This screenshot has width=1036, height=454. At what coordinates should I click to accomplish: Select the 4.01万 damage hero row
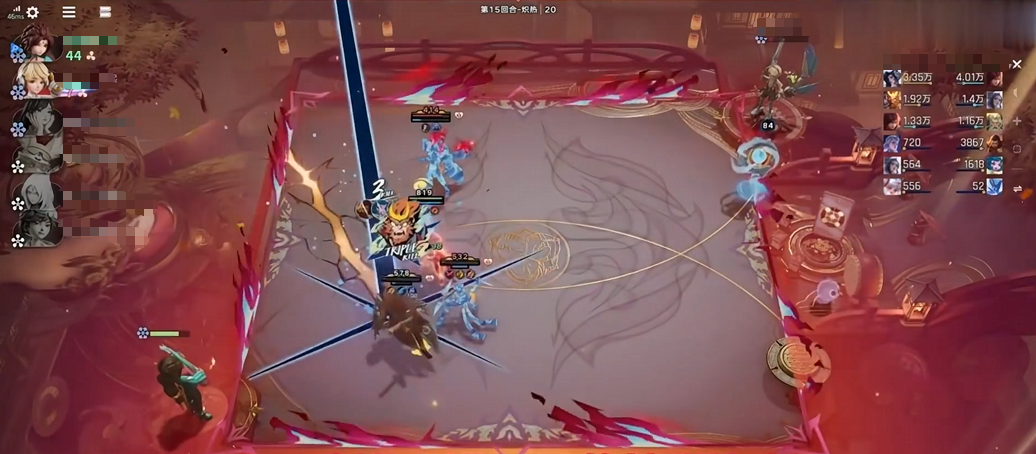(977, 78)
